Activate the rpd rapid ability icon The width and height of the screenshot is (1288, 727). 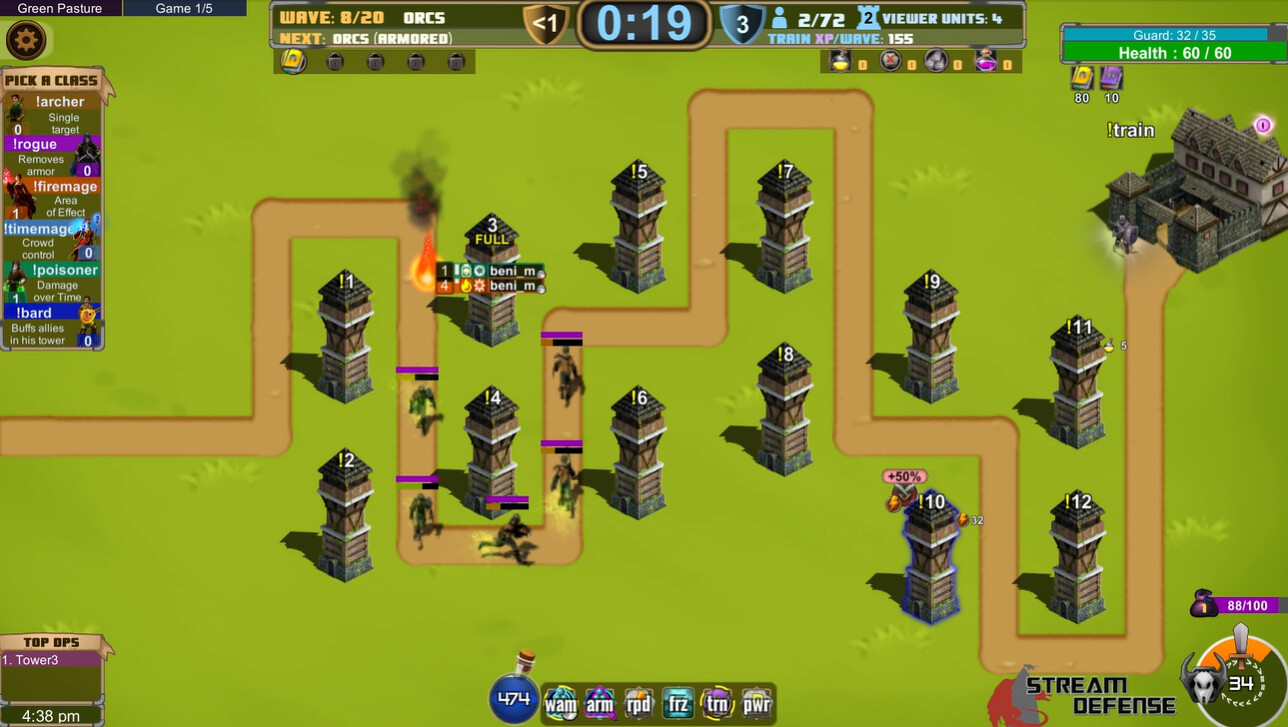pos(637,702)
